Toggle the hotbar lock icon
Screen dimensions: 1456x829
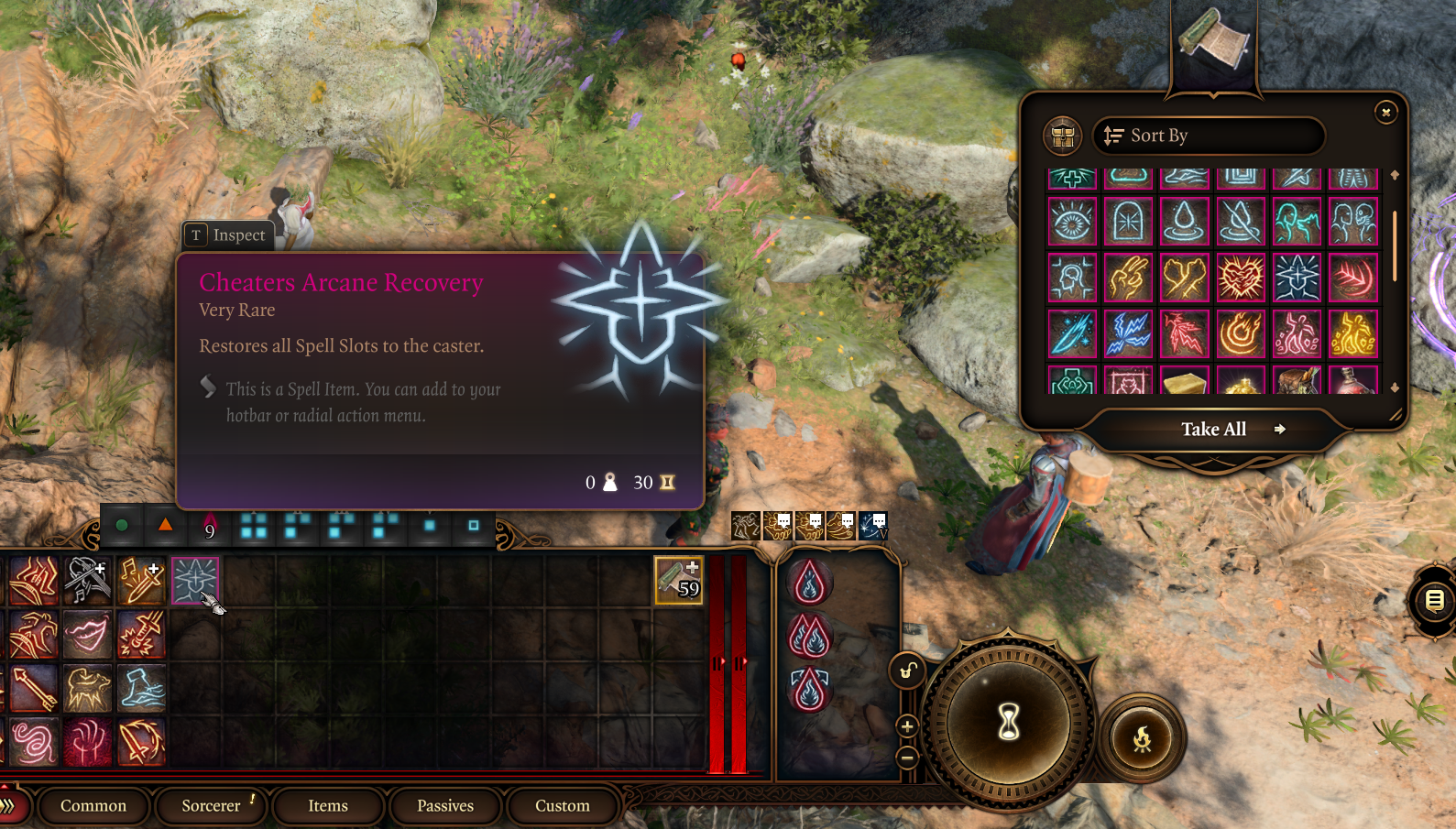[x=906, y=671]
